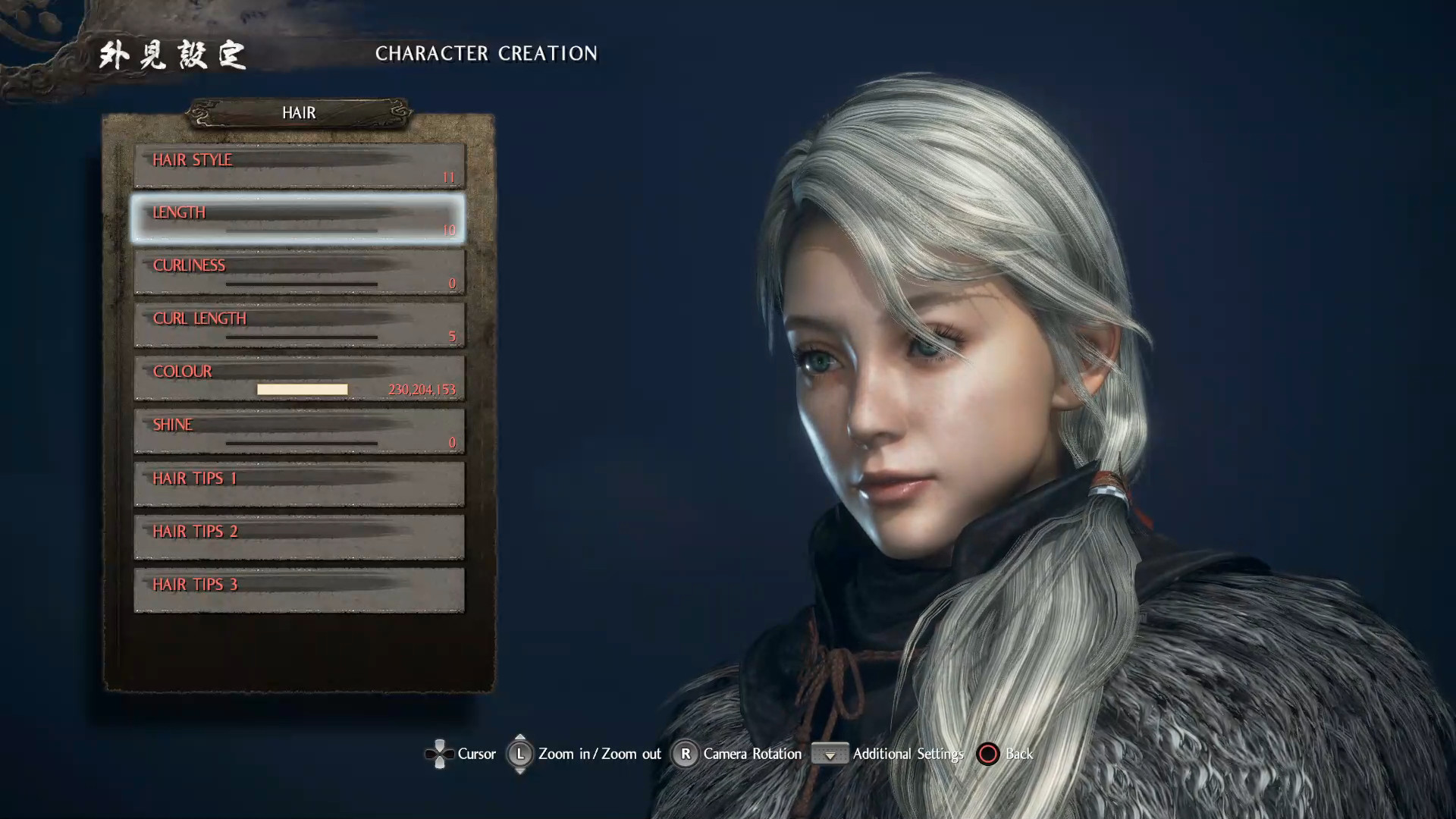Switch to the HAIR tab header
Viewport: 1456px width, 819px height.
298,113
